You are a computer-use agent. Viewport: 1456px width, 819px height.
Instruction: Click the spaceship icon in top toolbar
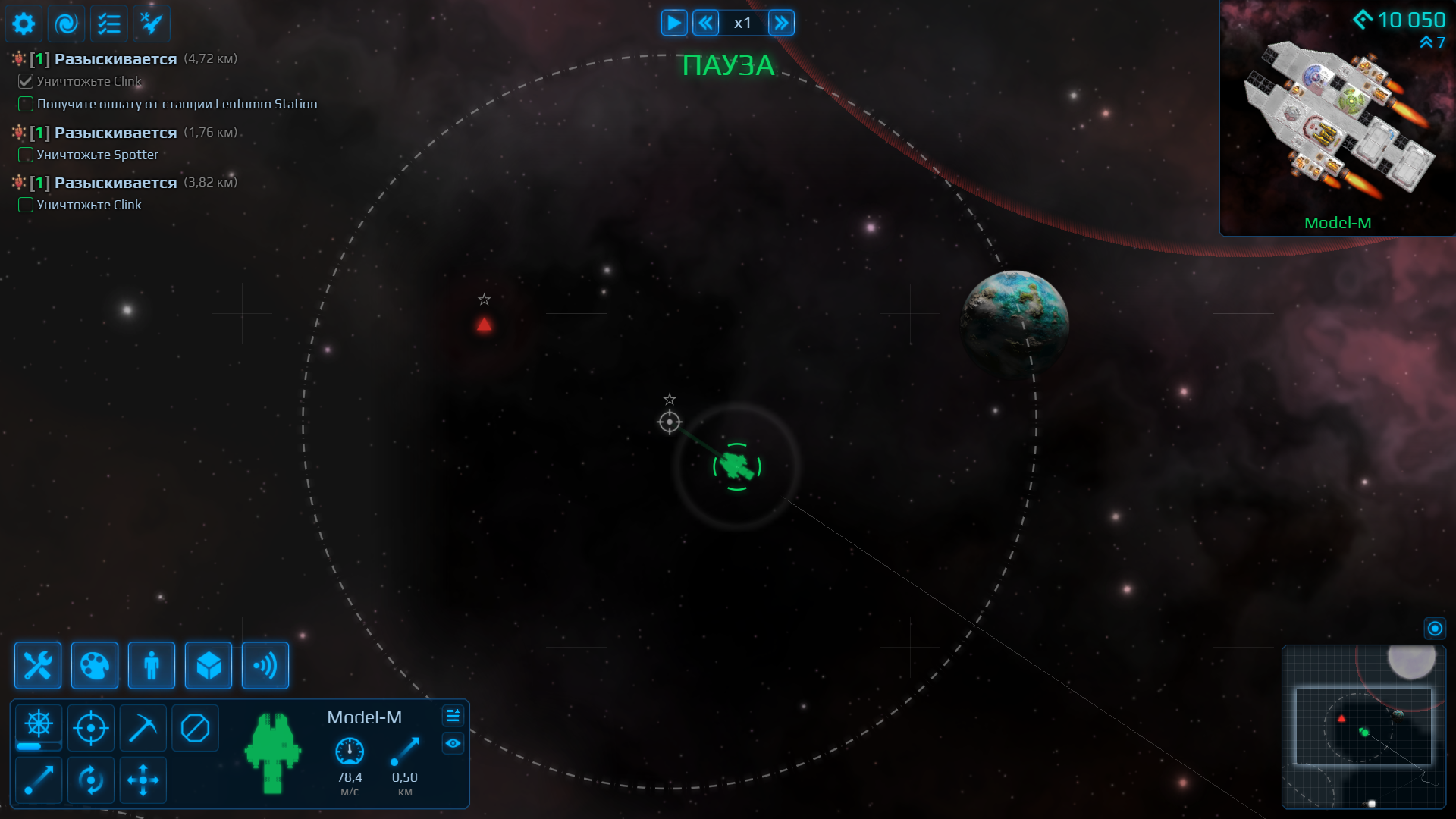click(152, 24)
